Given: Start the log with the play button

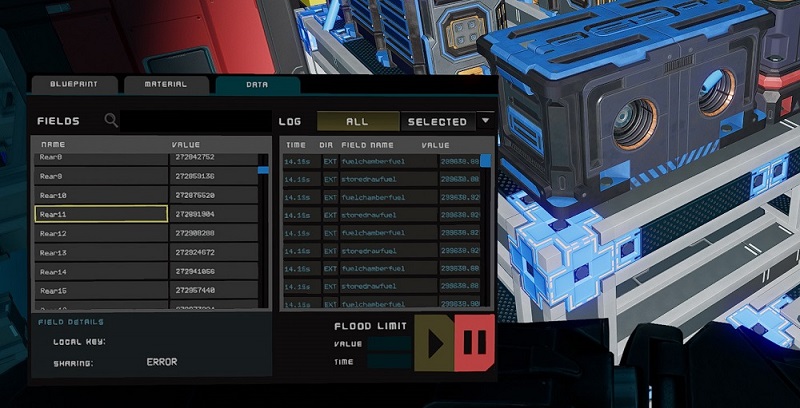Looking at the screenshot, I should click(x=434, y=343).
